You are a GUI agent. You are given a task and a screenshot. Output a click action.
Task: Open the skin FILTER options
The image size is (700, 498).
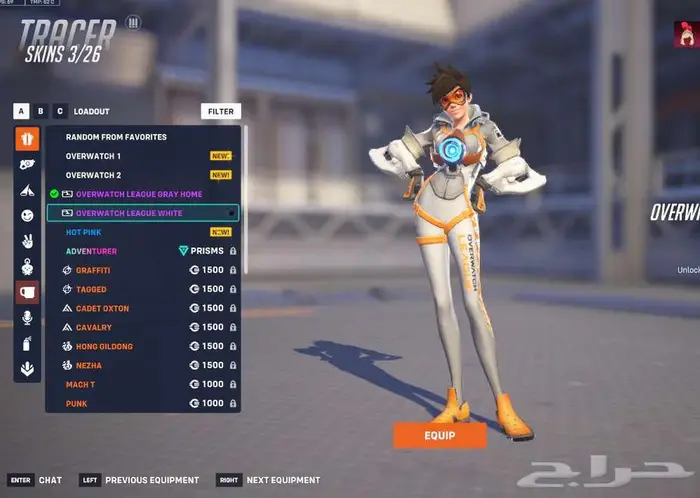click(220, 112)
